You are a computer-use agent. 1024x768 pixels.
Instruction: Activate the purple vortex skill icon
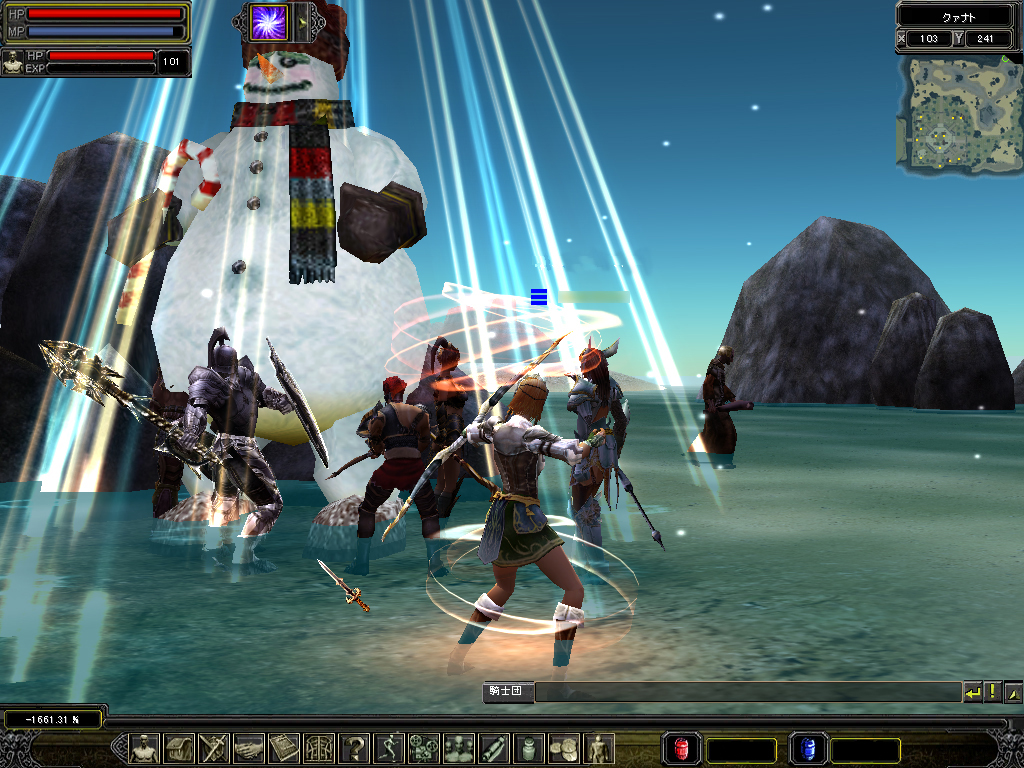pos(268,22)
